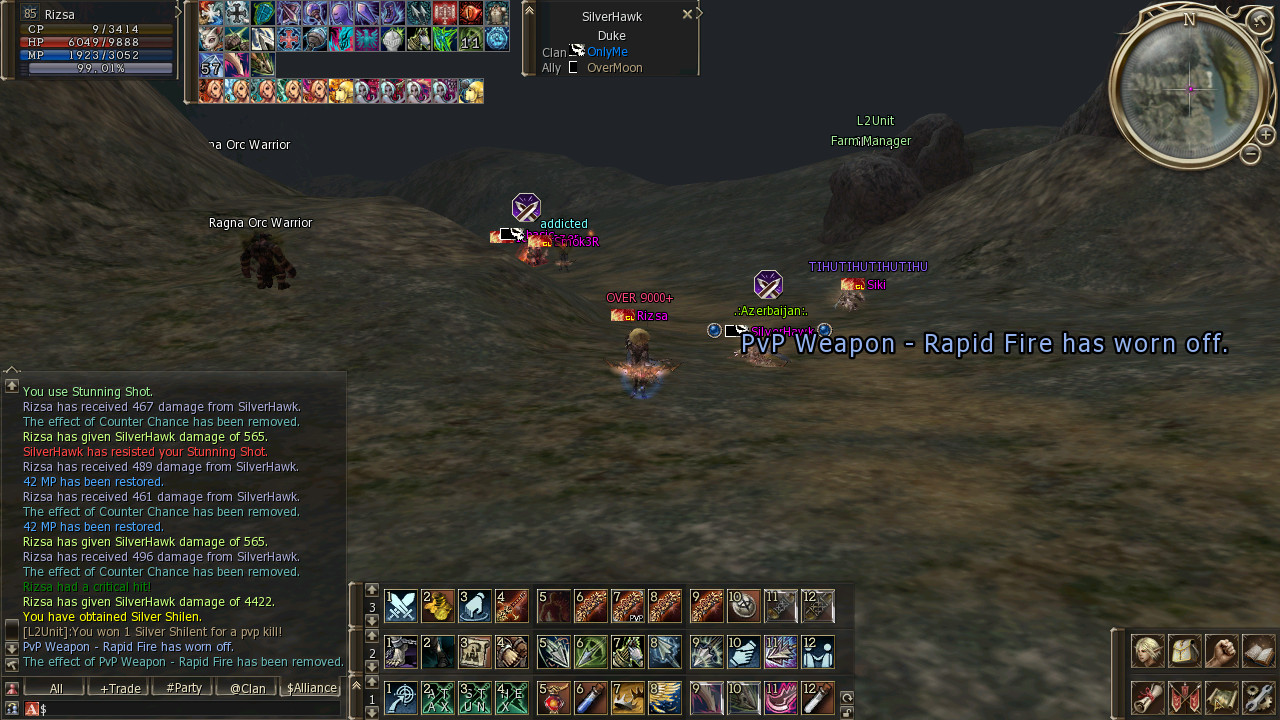Viewport: 1280px width, 720px height.
Task: Open the quest scroll icon
Action: 1147,697
